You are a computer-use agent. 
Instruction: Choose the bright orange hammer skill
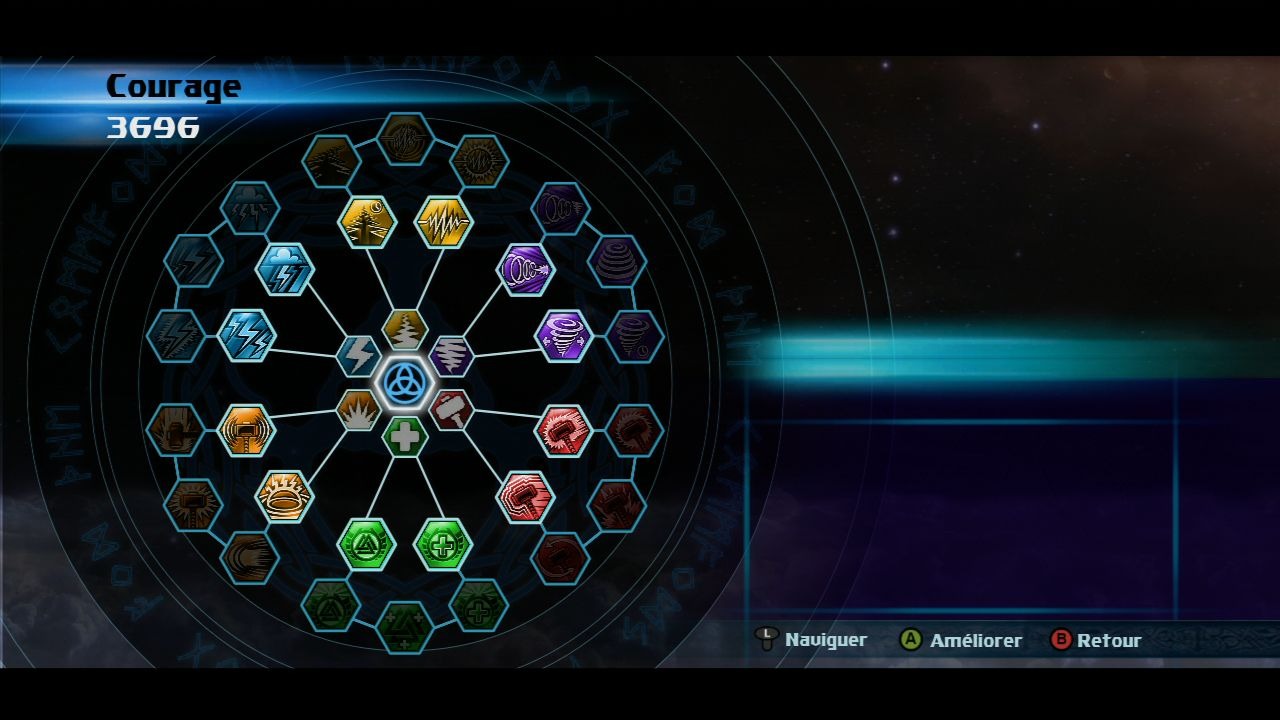click(246, 431)
